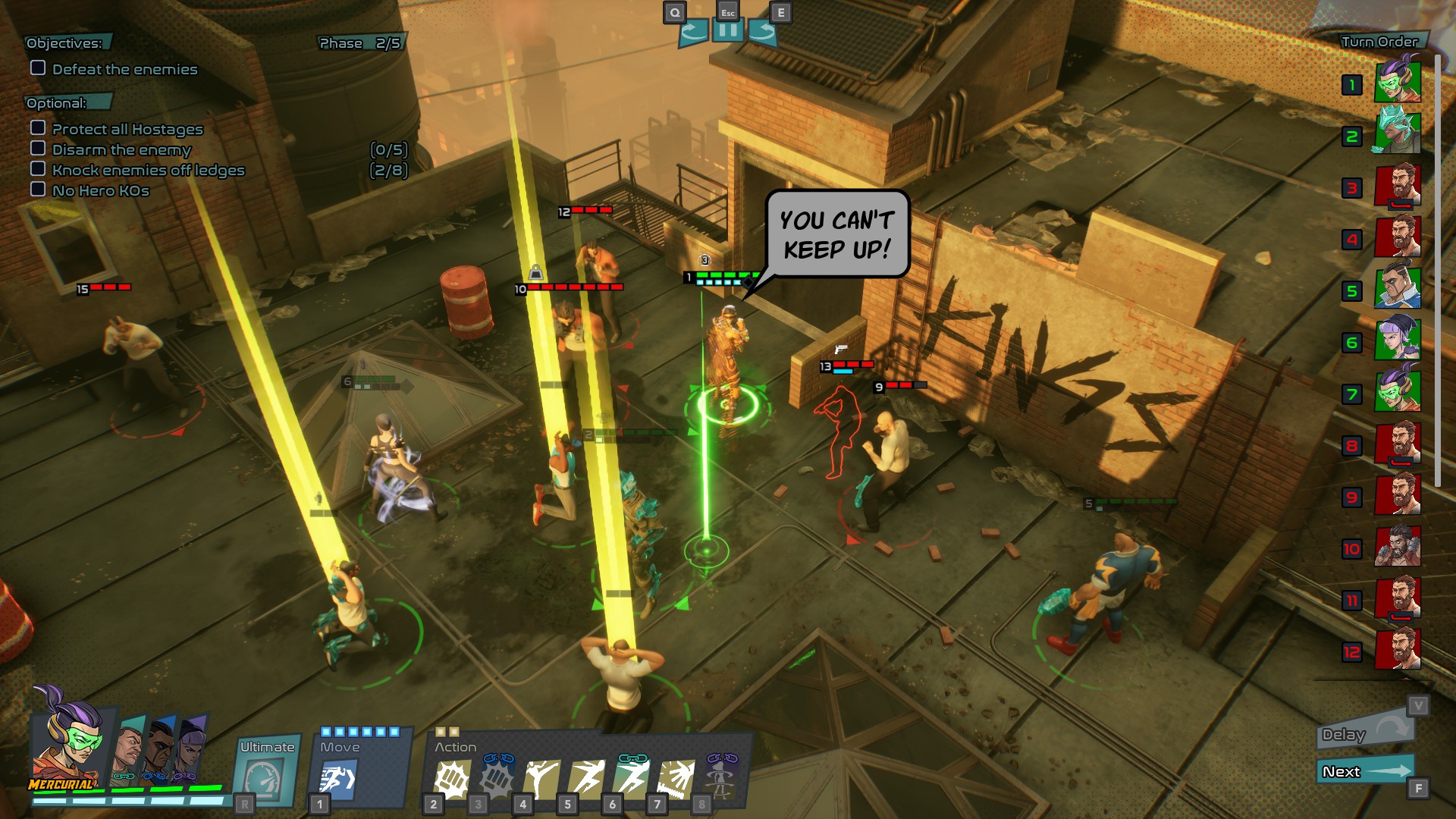This screenshot has width=1456, height=819.
Task: Open the Objectives panel header
Action: point(64,42)
